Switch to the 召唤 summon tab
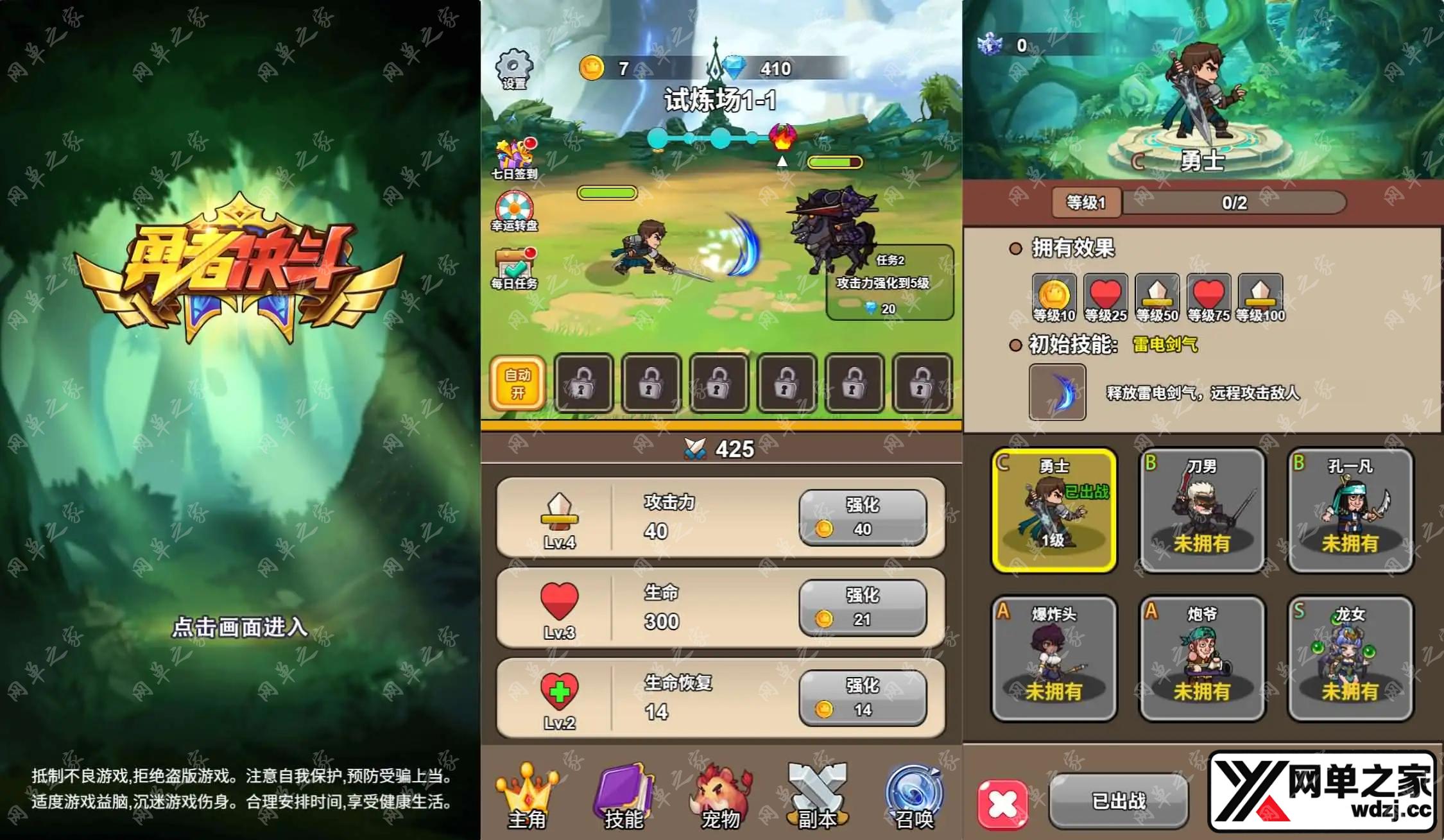1444x840 pixels. click(x=914, y=797)
